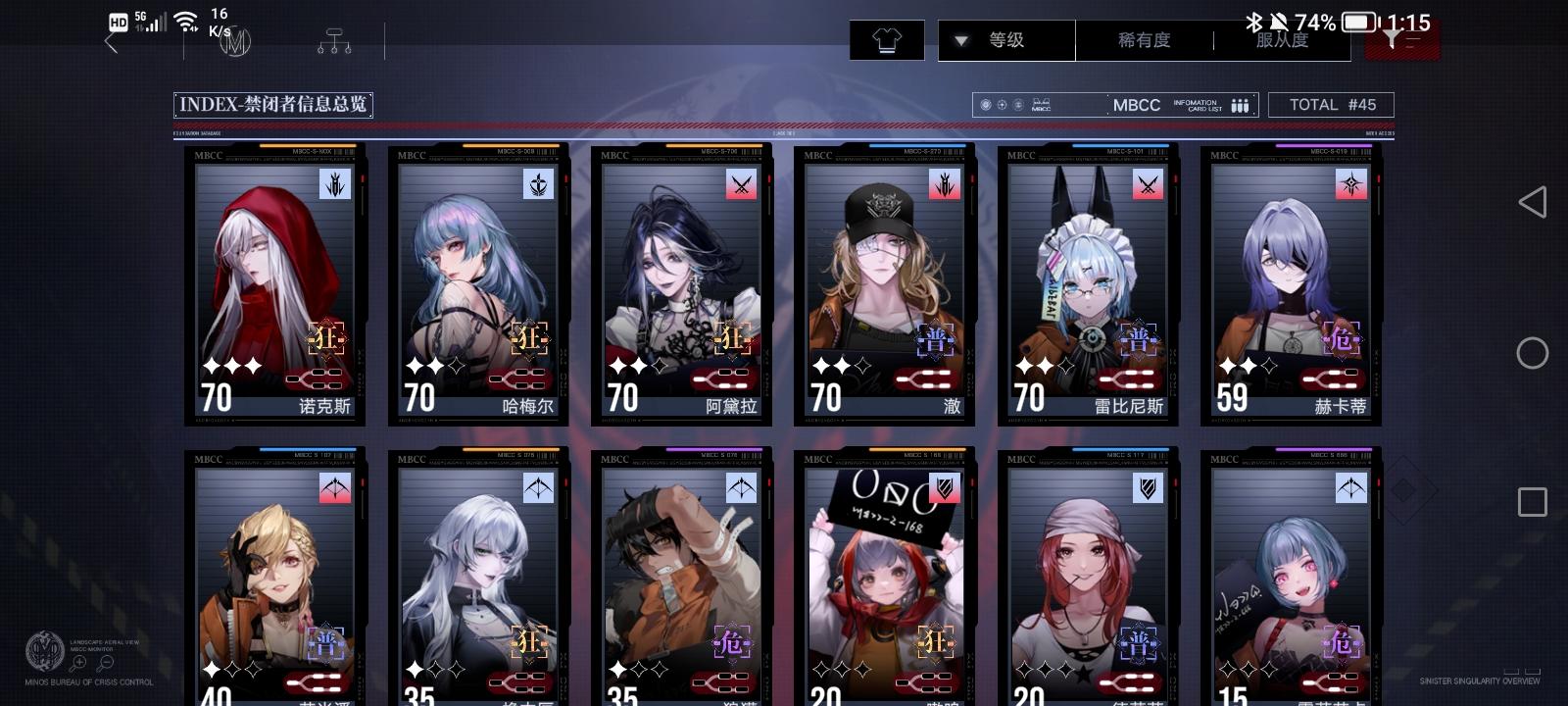This screenshot has width=1568, height=706.
Task: Click the claw emblem icon on 诺克斯's card
Action: click(334, 184)
